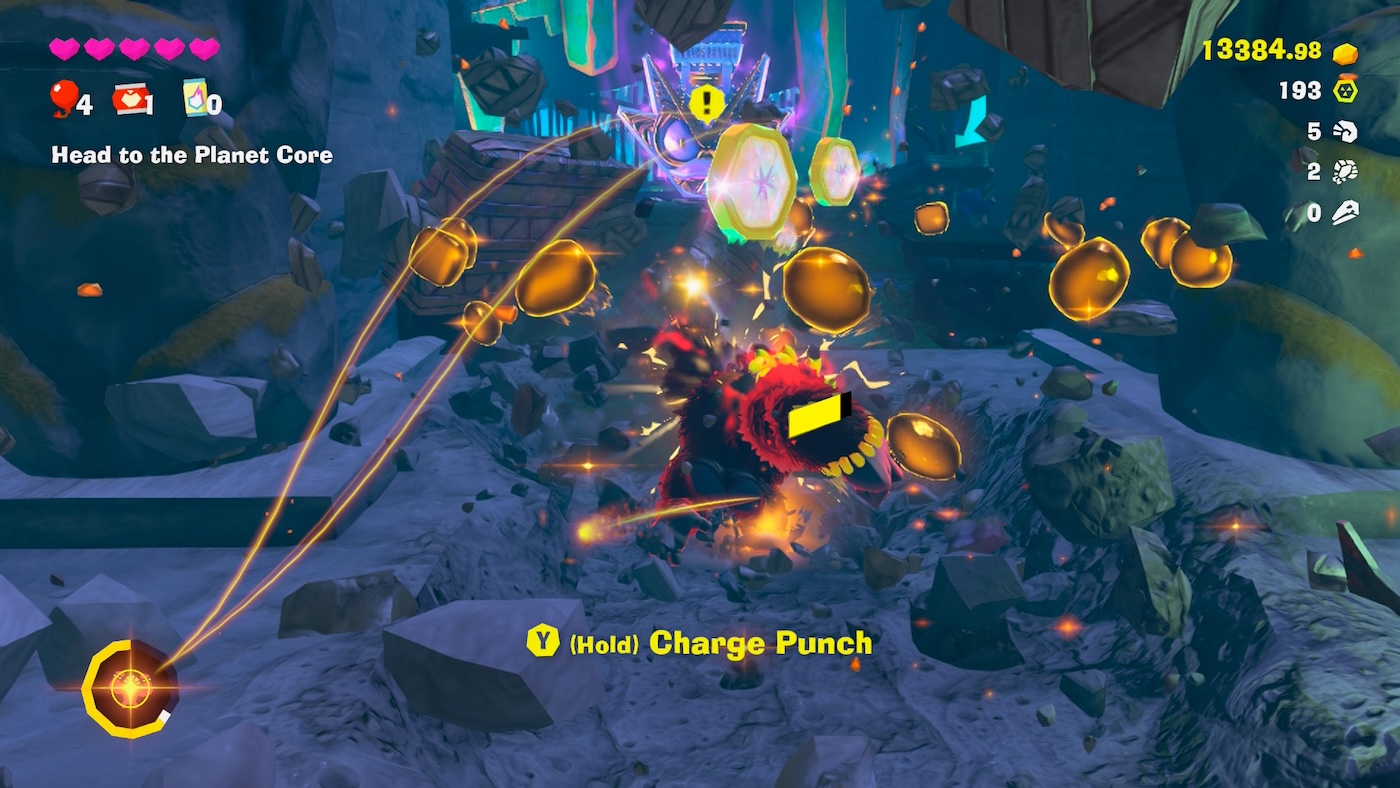The height and width of the screenshot is (788, 1400).
Task: Open the Head to the Planet Core objective
Action: point(192,155)
